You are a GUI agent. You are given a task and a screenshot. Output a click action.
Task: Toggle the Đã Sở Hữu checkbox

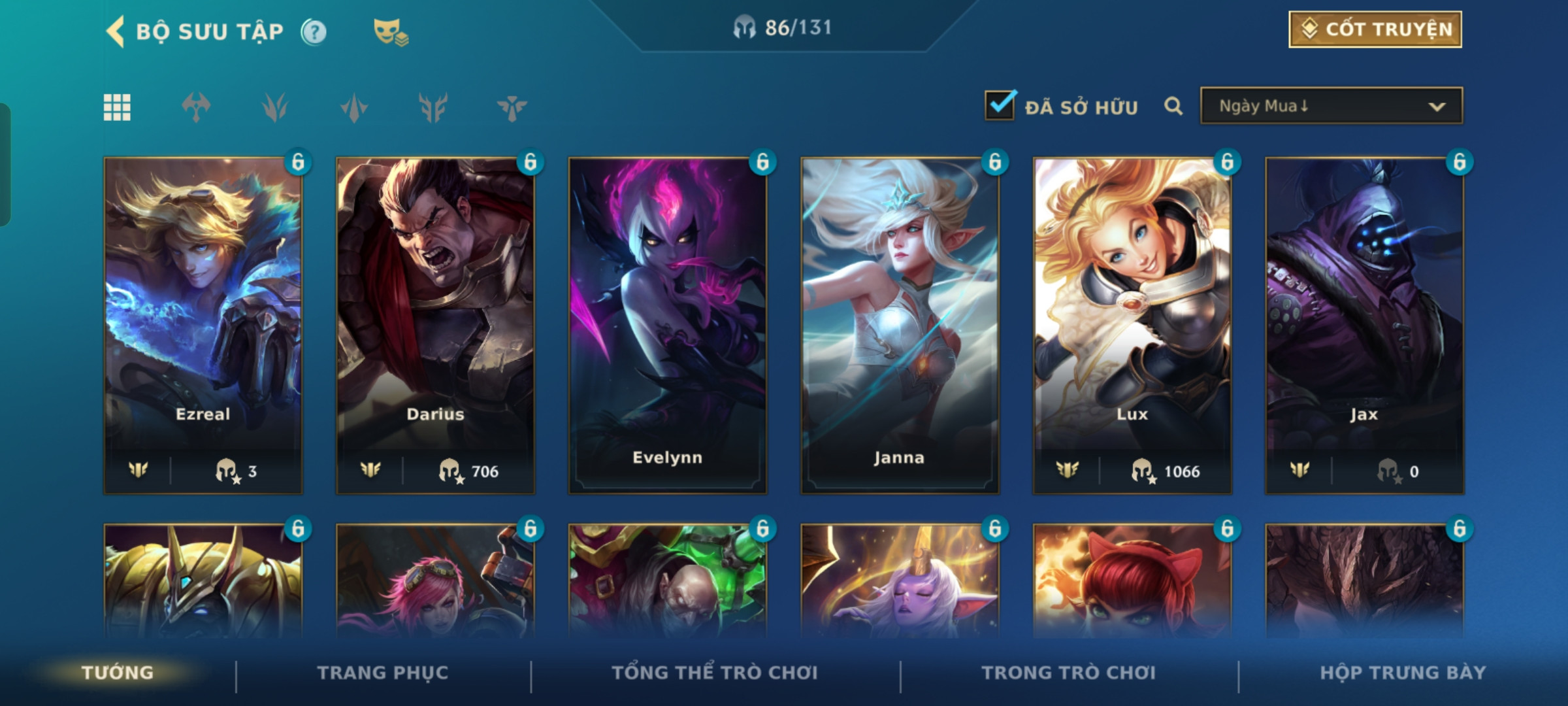pos(1000,106)
